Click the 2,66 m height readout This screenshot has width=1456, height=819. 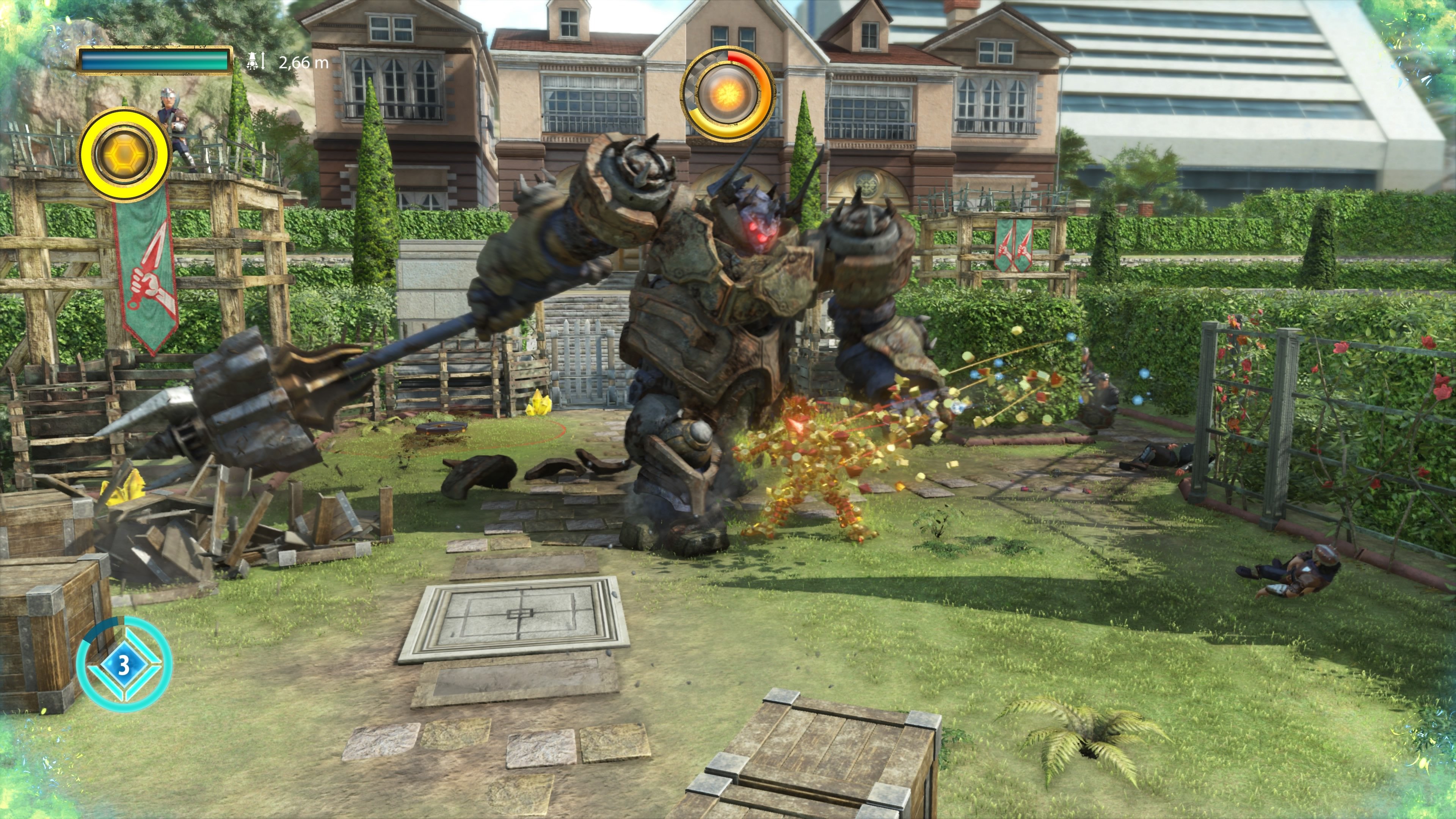coord(300,61)
